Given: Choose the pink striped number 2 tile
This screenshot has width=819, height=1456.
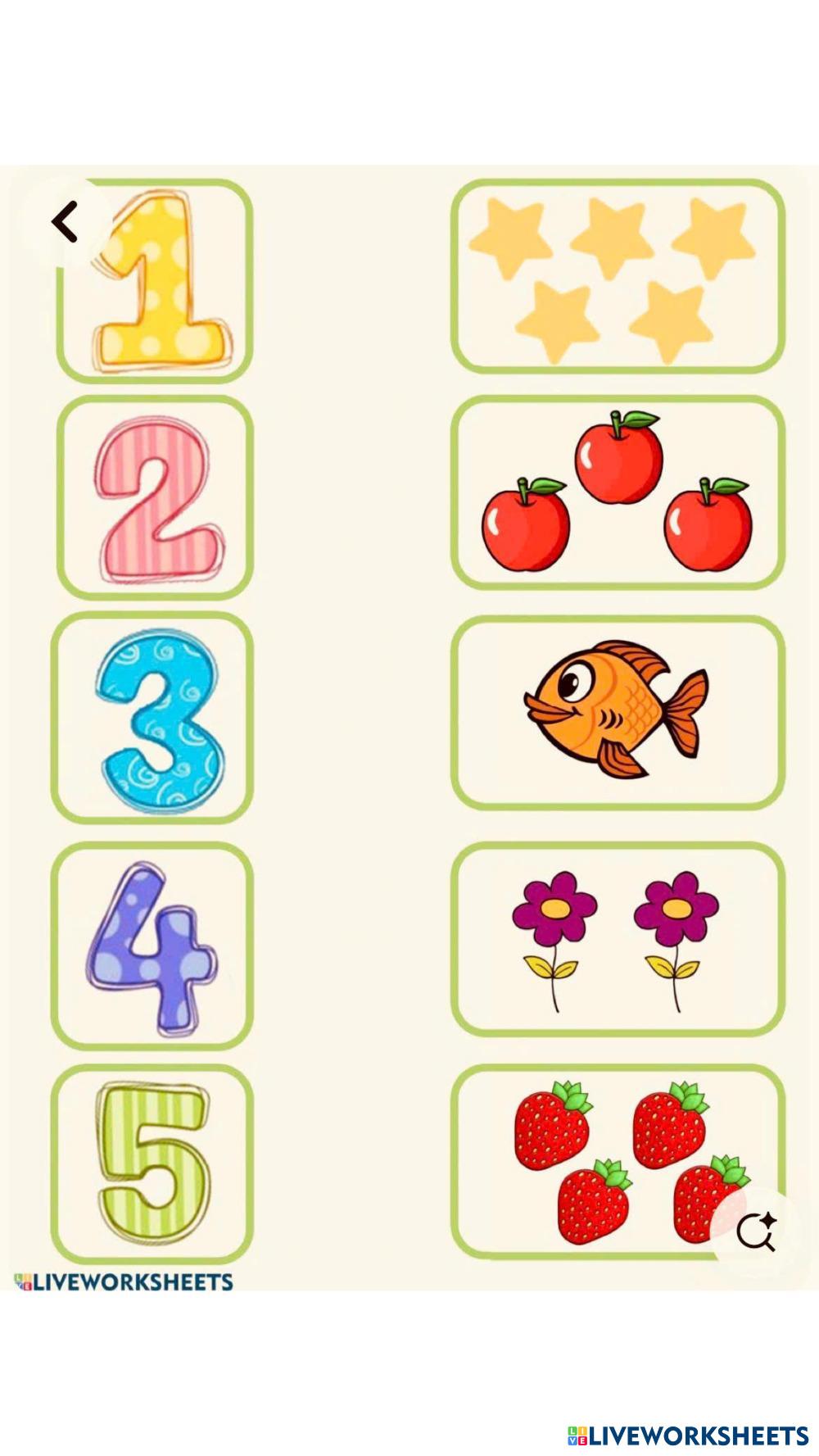Looking at the screenshot, I should pyautogui.click(x=156, y=498).
